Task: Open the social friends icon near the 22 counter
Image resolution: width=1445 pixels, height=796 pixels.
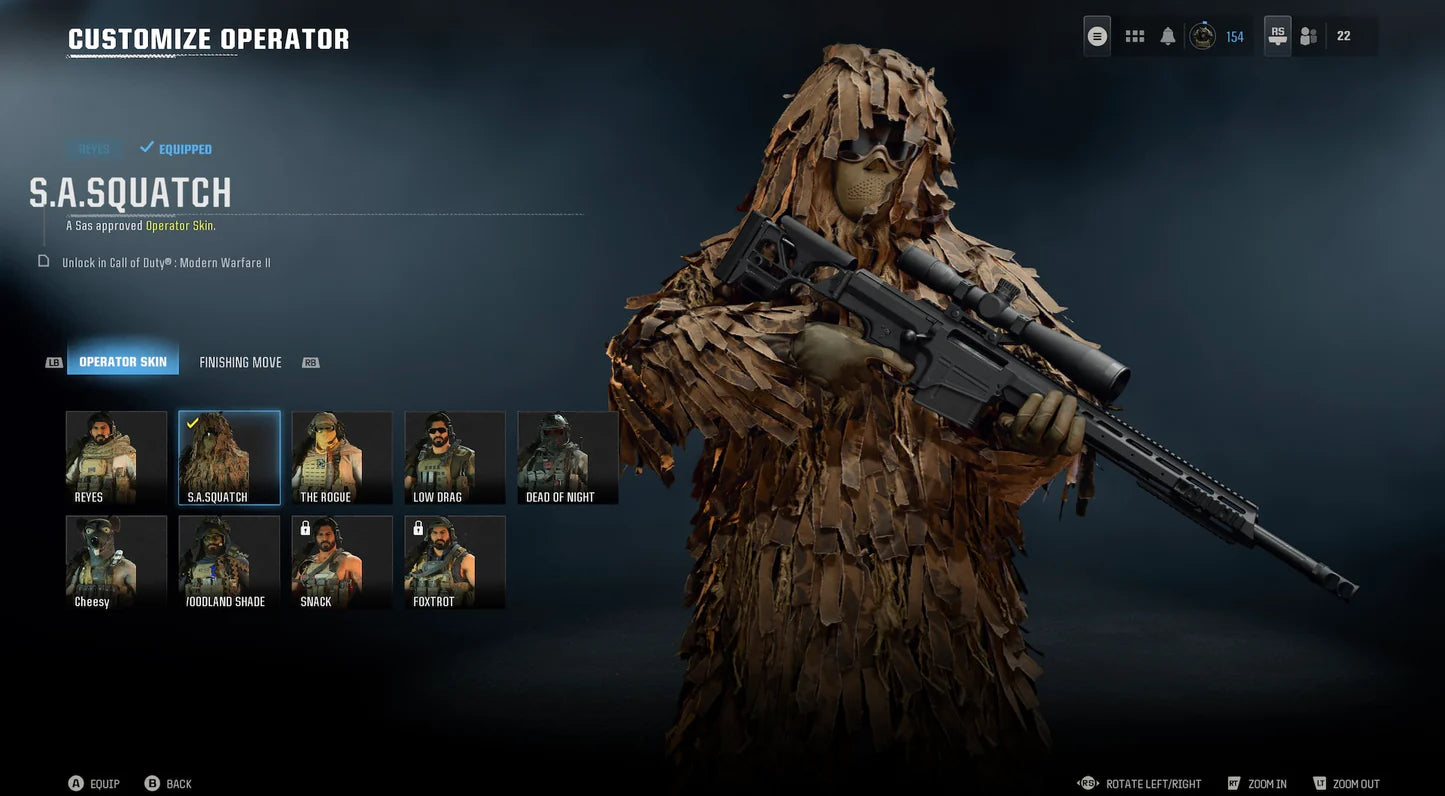Action: pos(1307,35)
